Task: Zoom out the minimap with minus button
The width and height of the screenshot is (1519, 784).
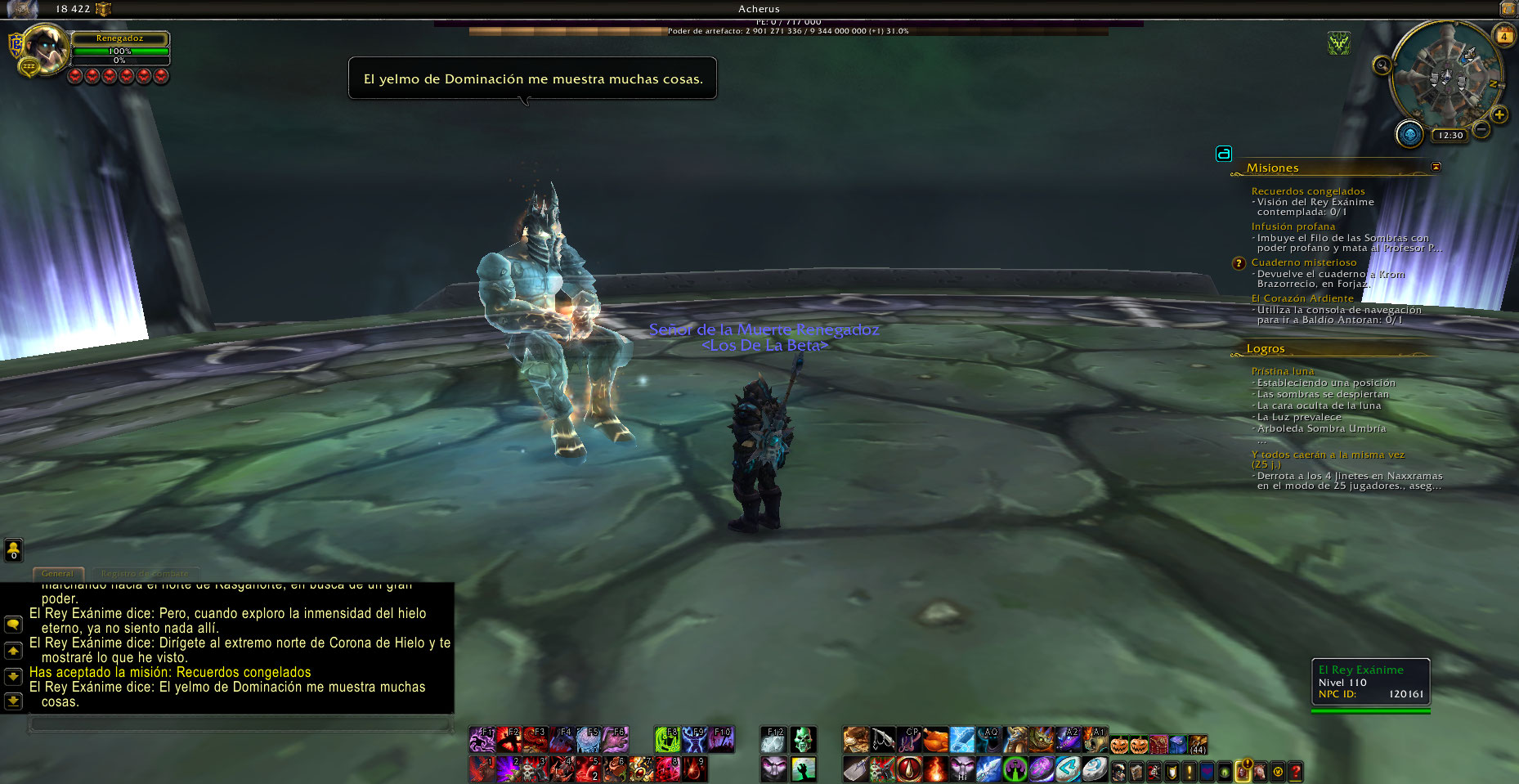Action: coord(1481,129)
